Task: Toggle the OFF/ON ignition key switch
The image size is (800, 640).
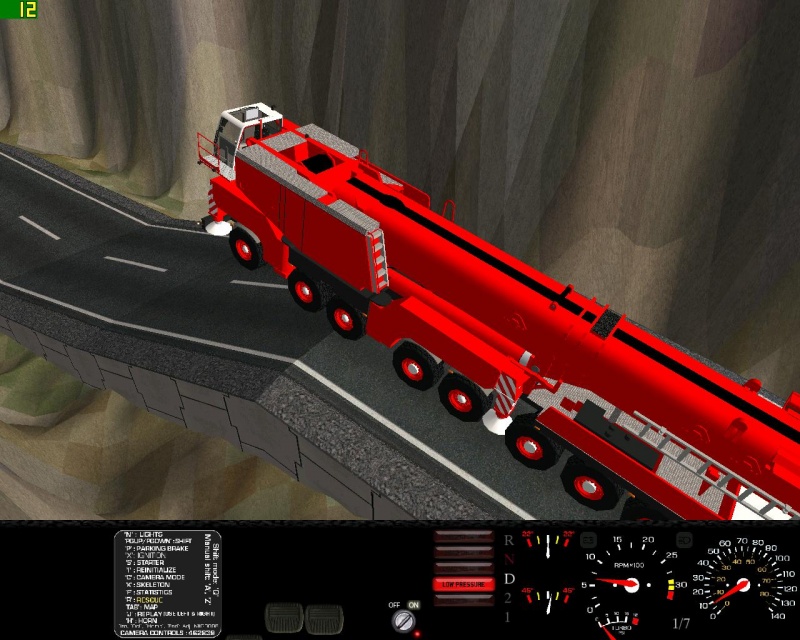Action: pos(406,621)
